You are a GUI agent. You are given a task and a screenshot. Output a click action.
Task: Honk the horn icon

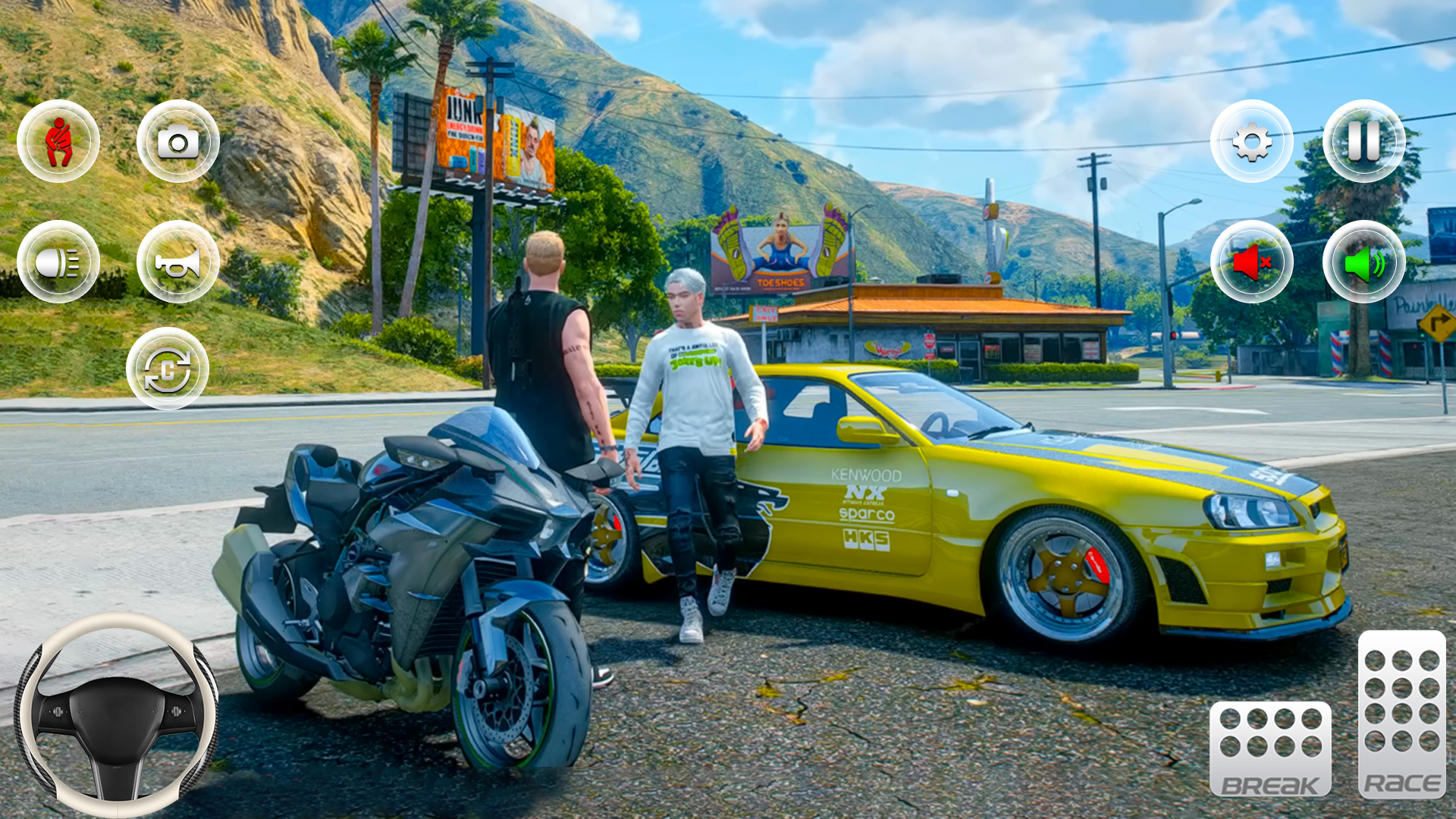[177, 260]
